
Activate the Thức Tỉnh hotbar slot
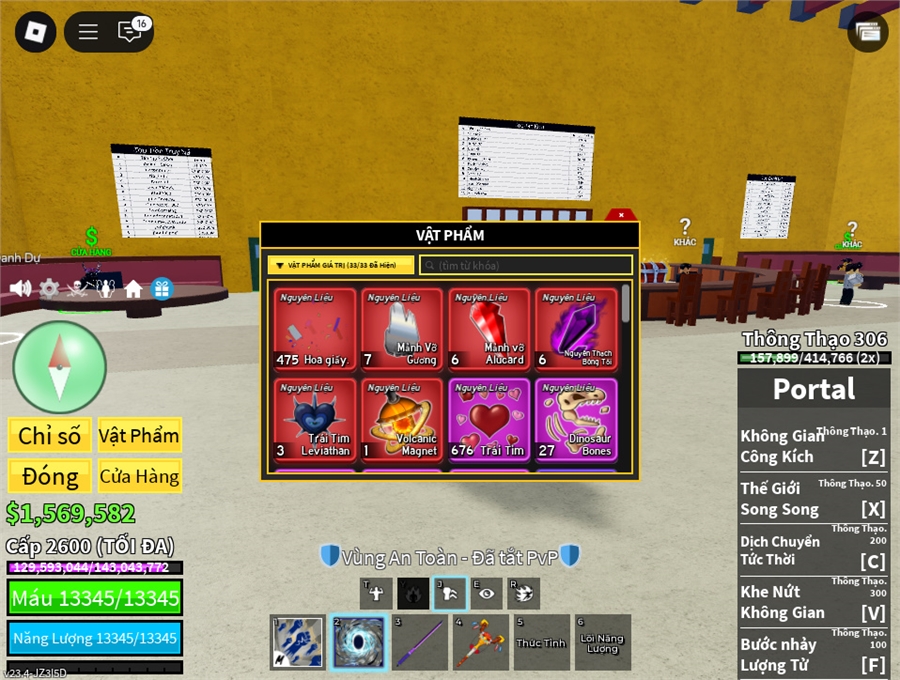[542, 642]
